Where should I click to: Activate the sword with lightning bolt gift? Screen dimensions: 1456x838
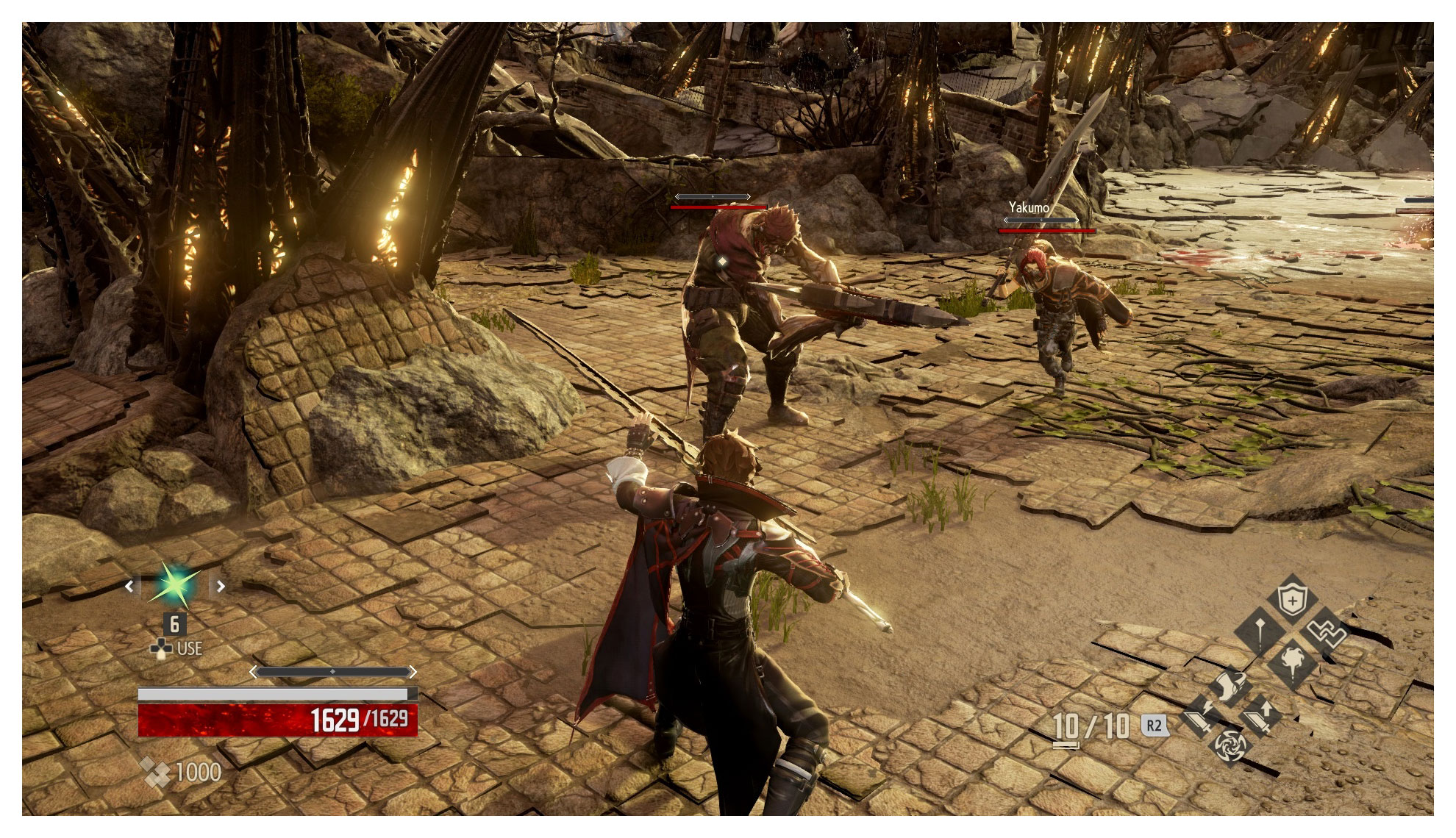tap(1199, 717)
